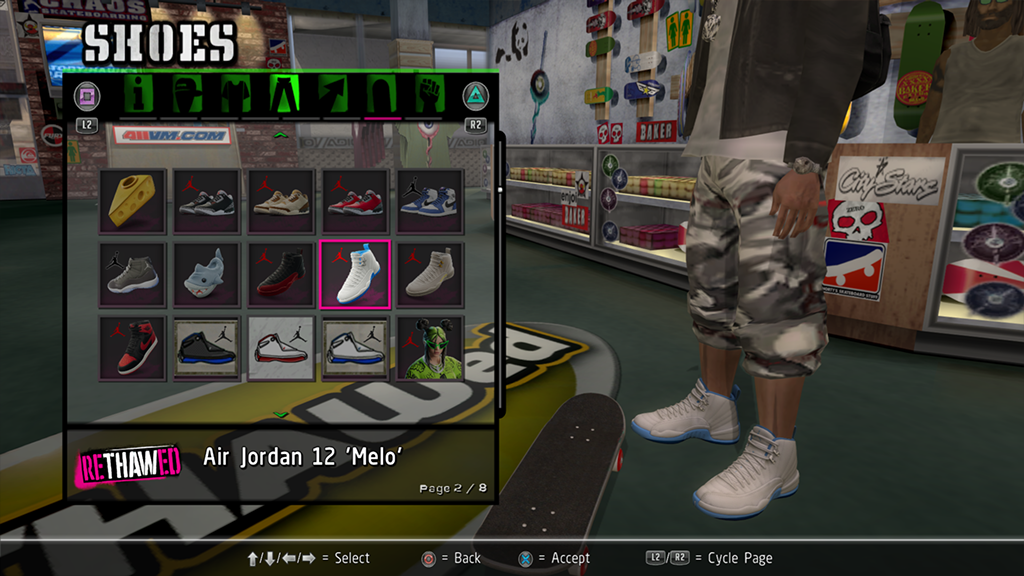Select the cheese wedge shoe tile
The height and width of the screenshot is (576, 1024).
pos(131,201)
